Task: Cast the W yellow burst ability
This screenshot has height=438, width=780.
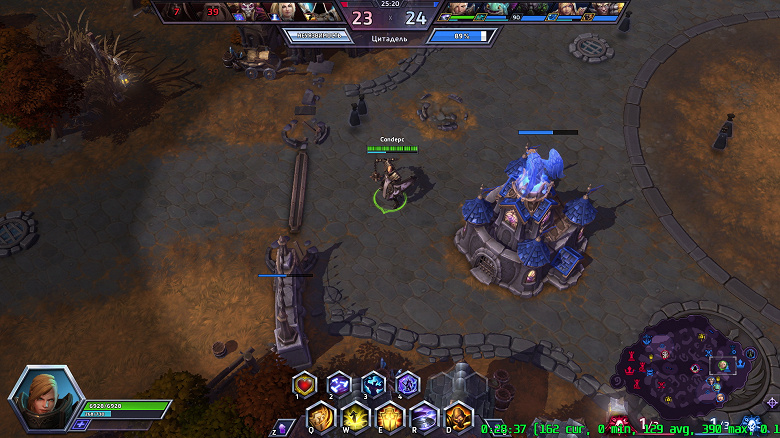Action: [355, 415]
